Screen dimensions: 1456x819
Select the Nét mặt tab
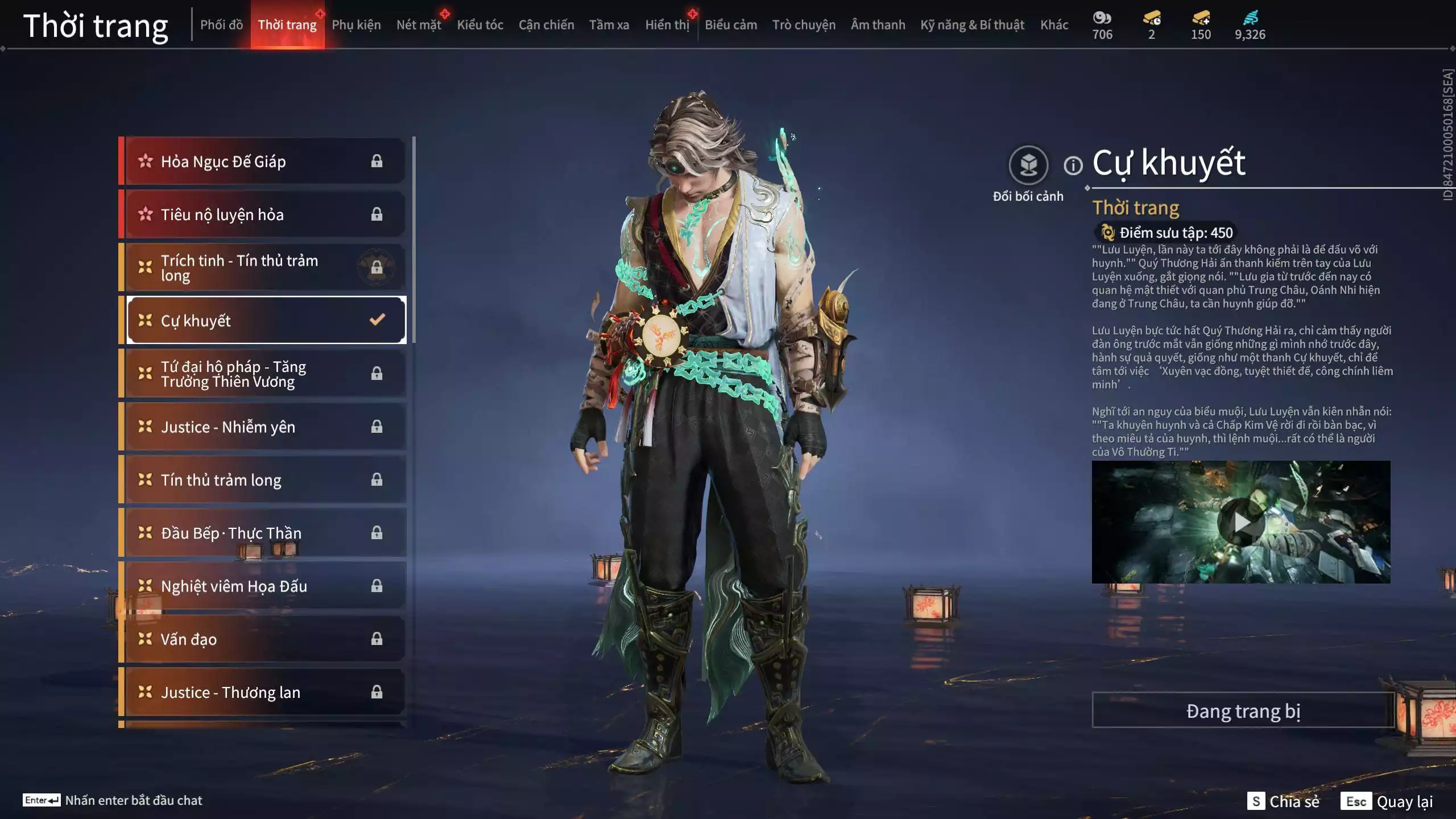pyautogui.click(x=419, y=25)
